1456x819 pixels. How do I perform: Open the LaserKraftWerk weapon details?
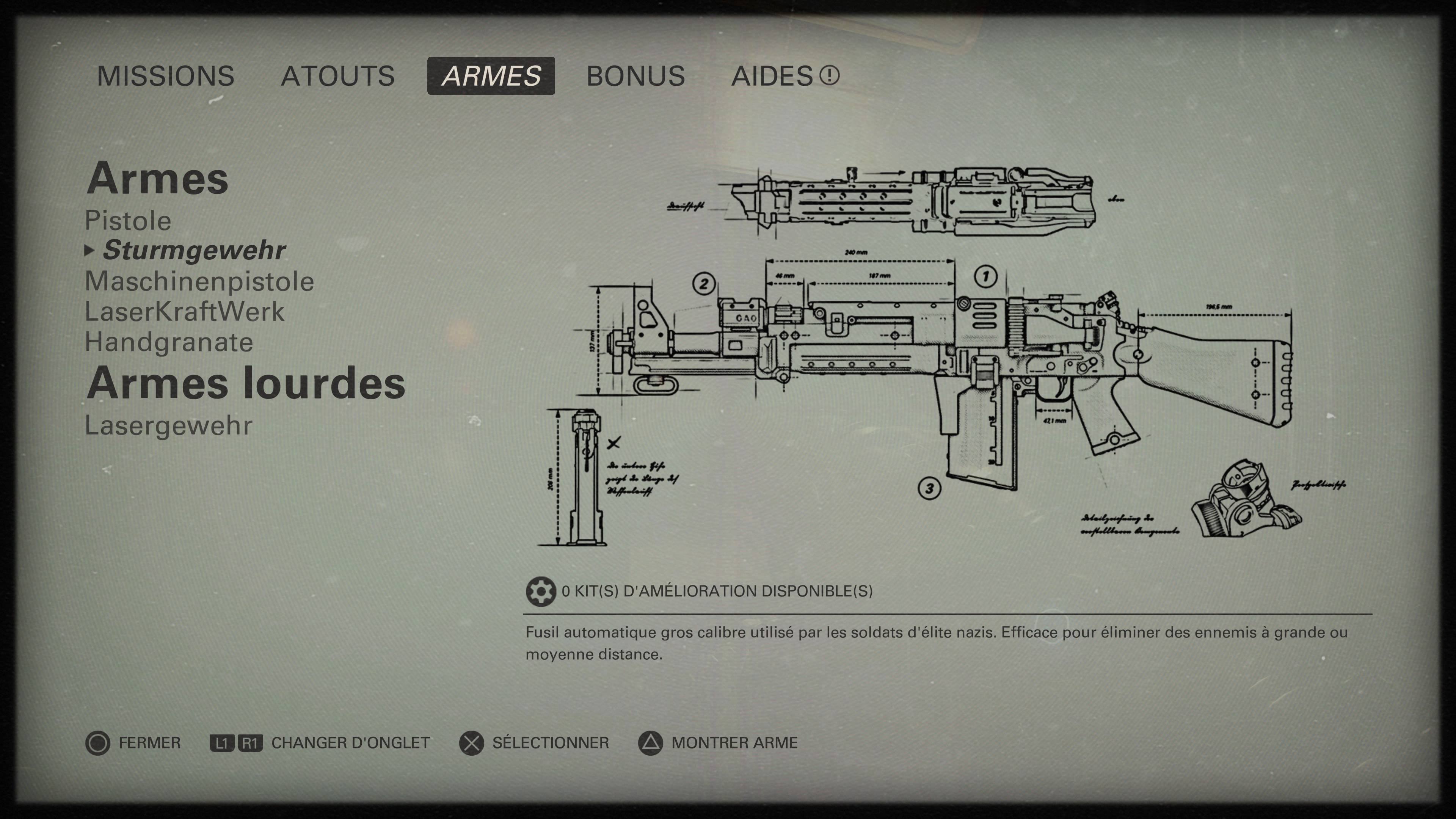185,311
